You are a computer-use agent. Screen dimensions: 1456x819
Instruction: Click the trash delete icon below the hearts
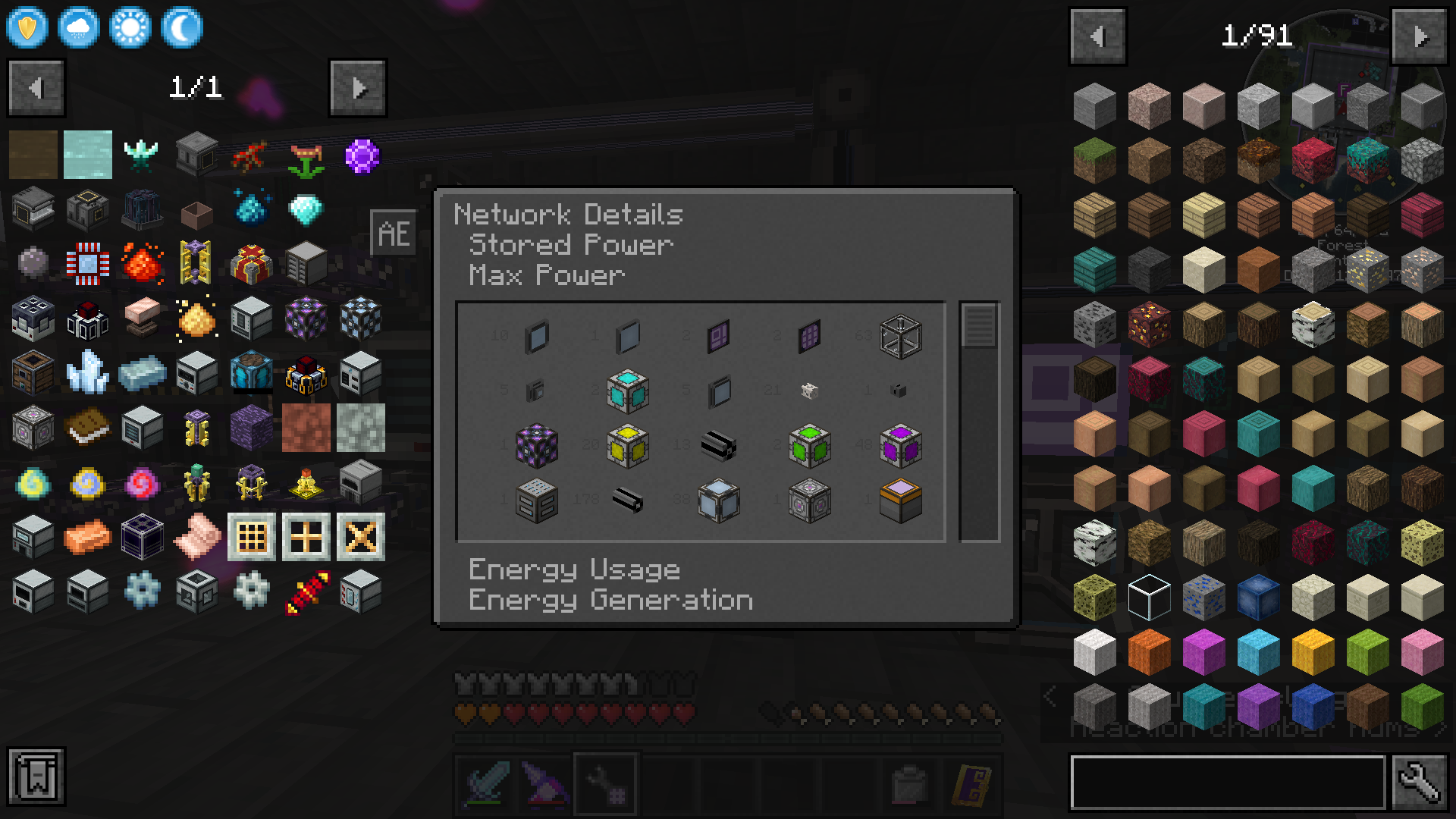pos(908,783)
